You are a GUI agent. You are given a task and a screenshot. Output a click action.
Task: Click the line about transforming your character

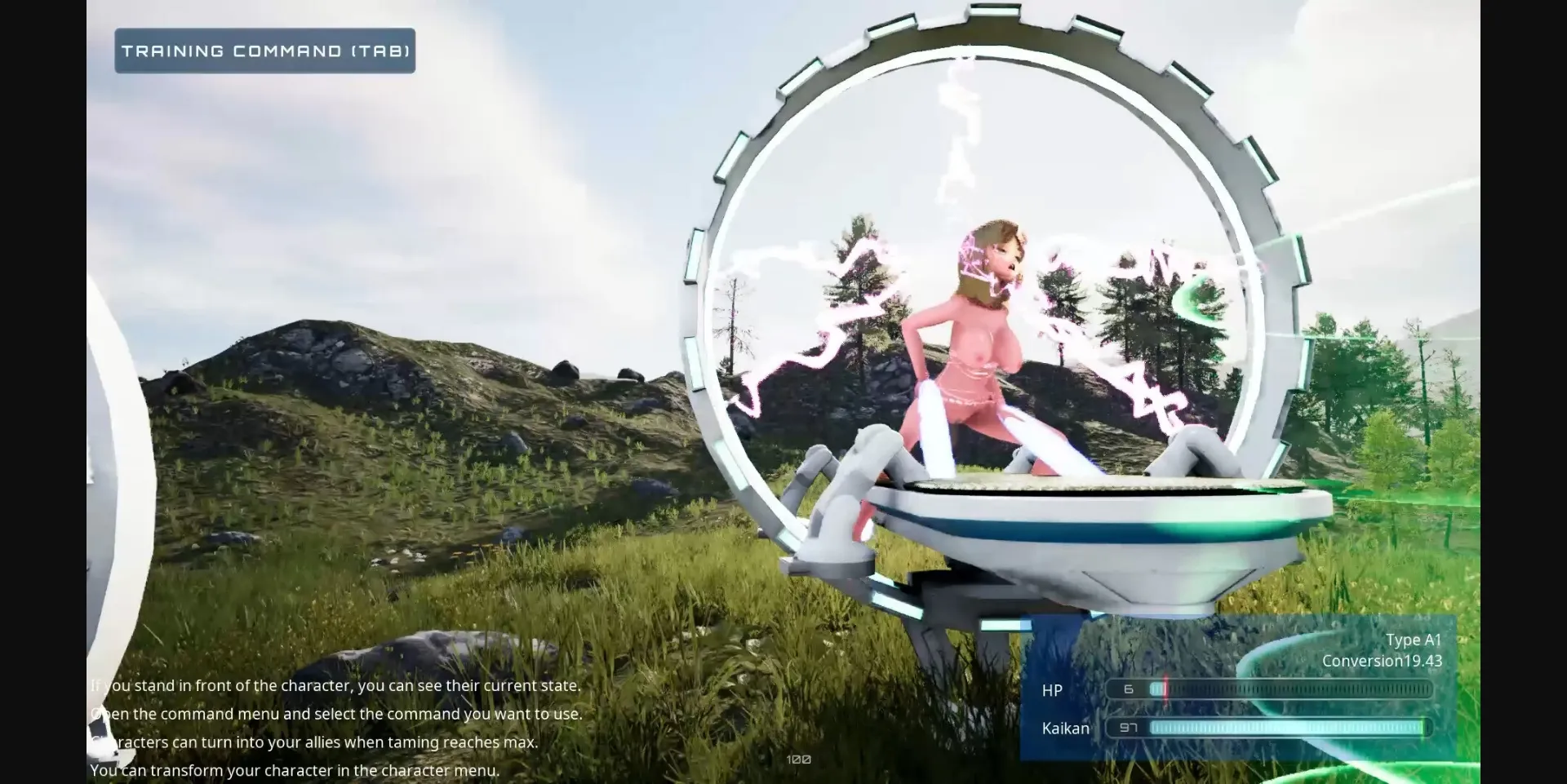tap(294, 769)
